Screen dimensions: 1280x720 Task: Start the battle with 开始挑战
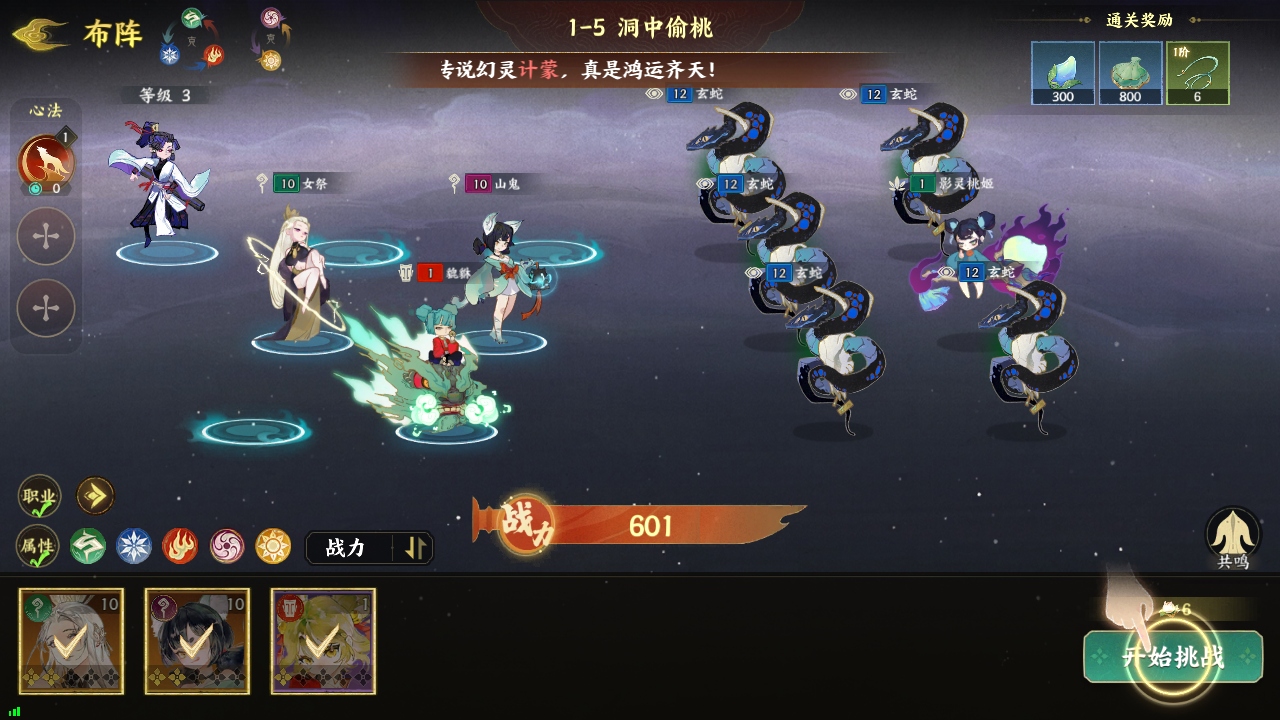pyautogui.click(x=1172, y=657)
